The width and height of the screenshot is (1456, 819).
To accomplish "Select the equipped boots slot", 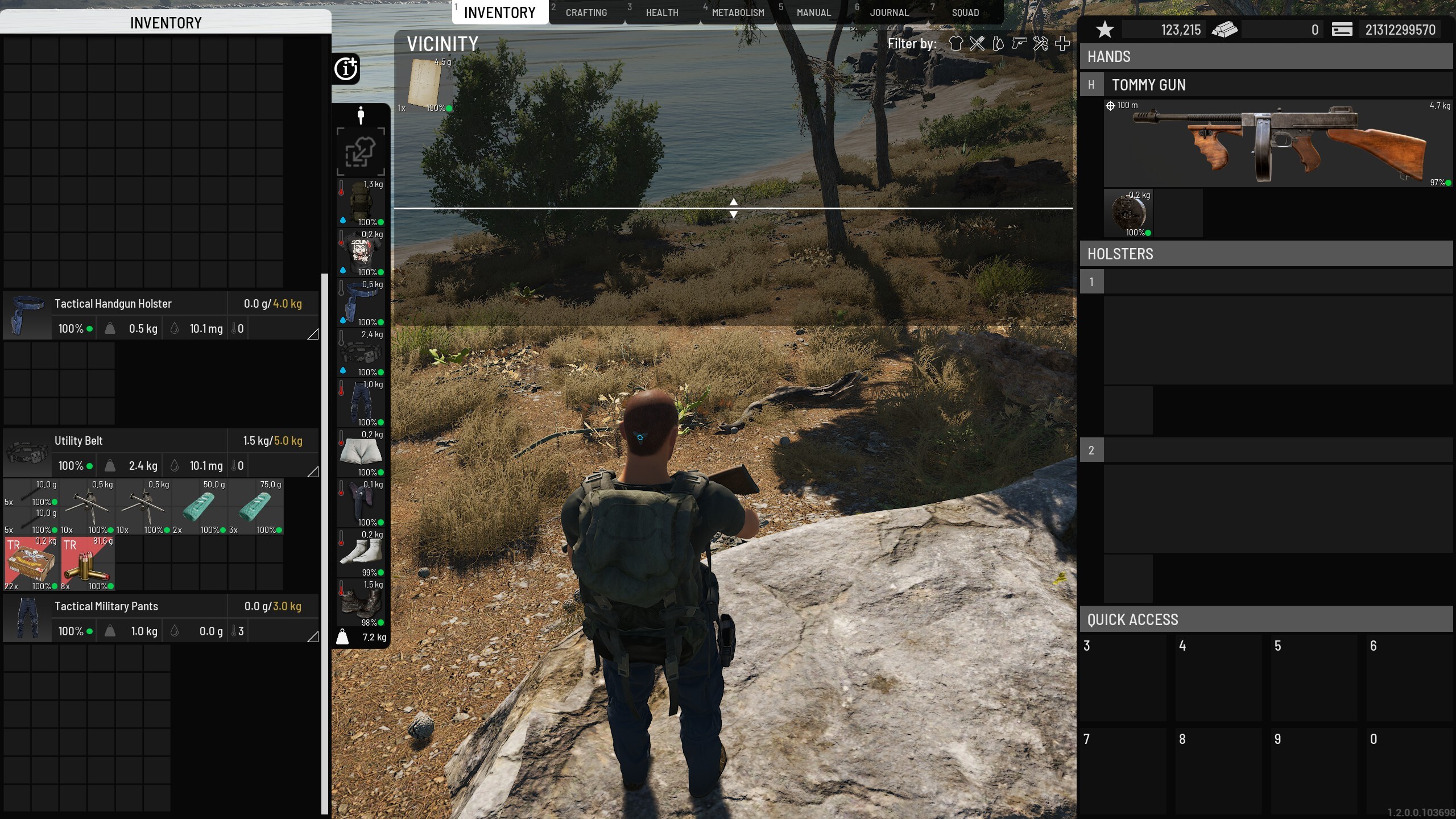I will coord(361,603).
